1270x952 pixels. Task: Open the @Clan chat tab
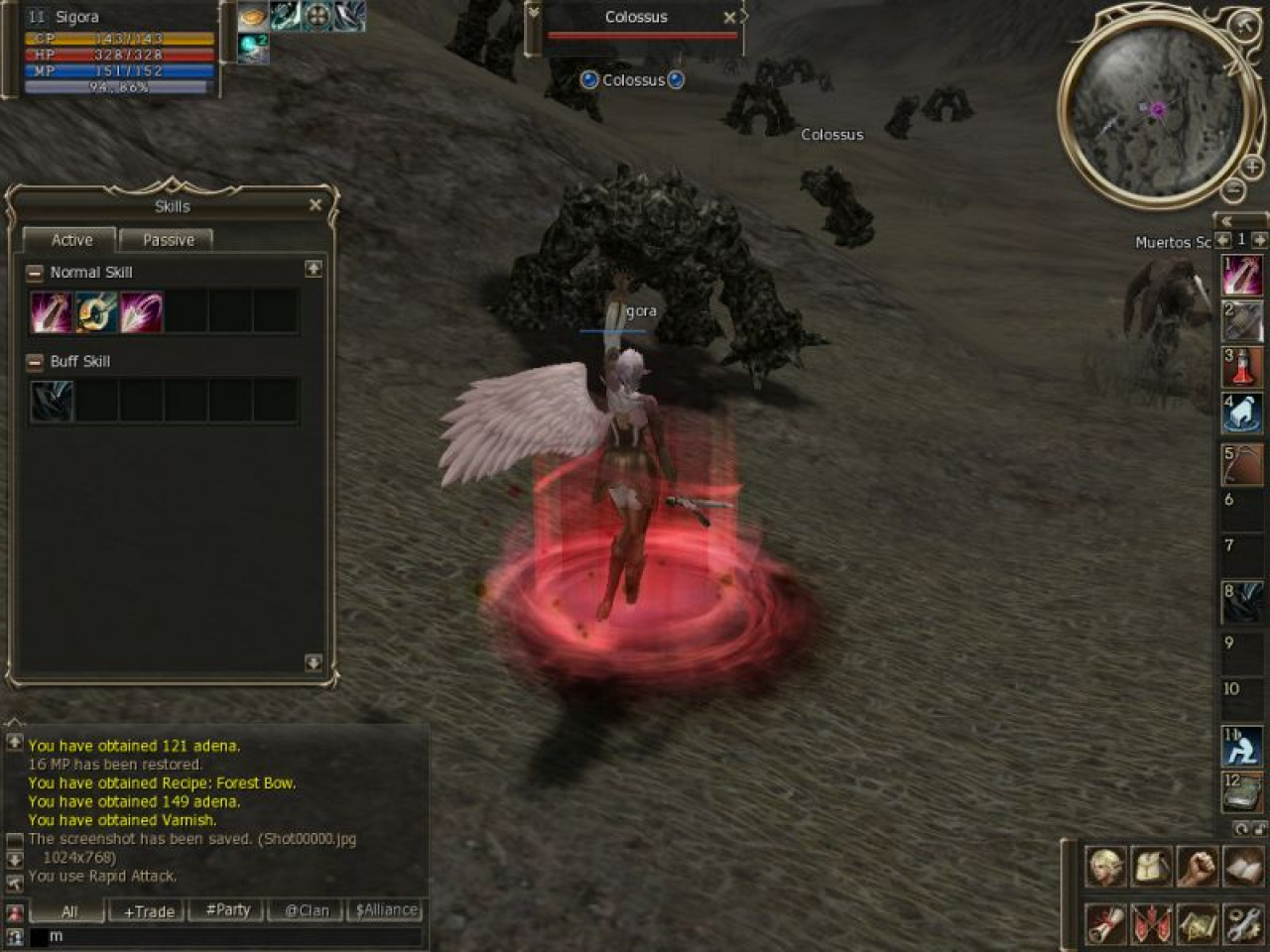pos(307,910)
